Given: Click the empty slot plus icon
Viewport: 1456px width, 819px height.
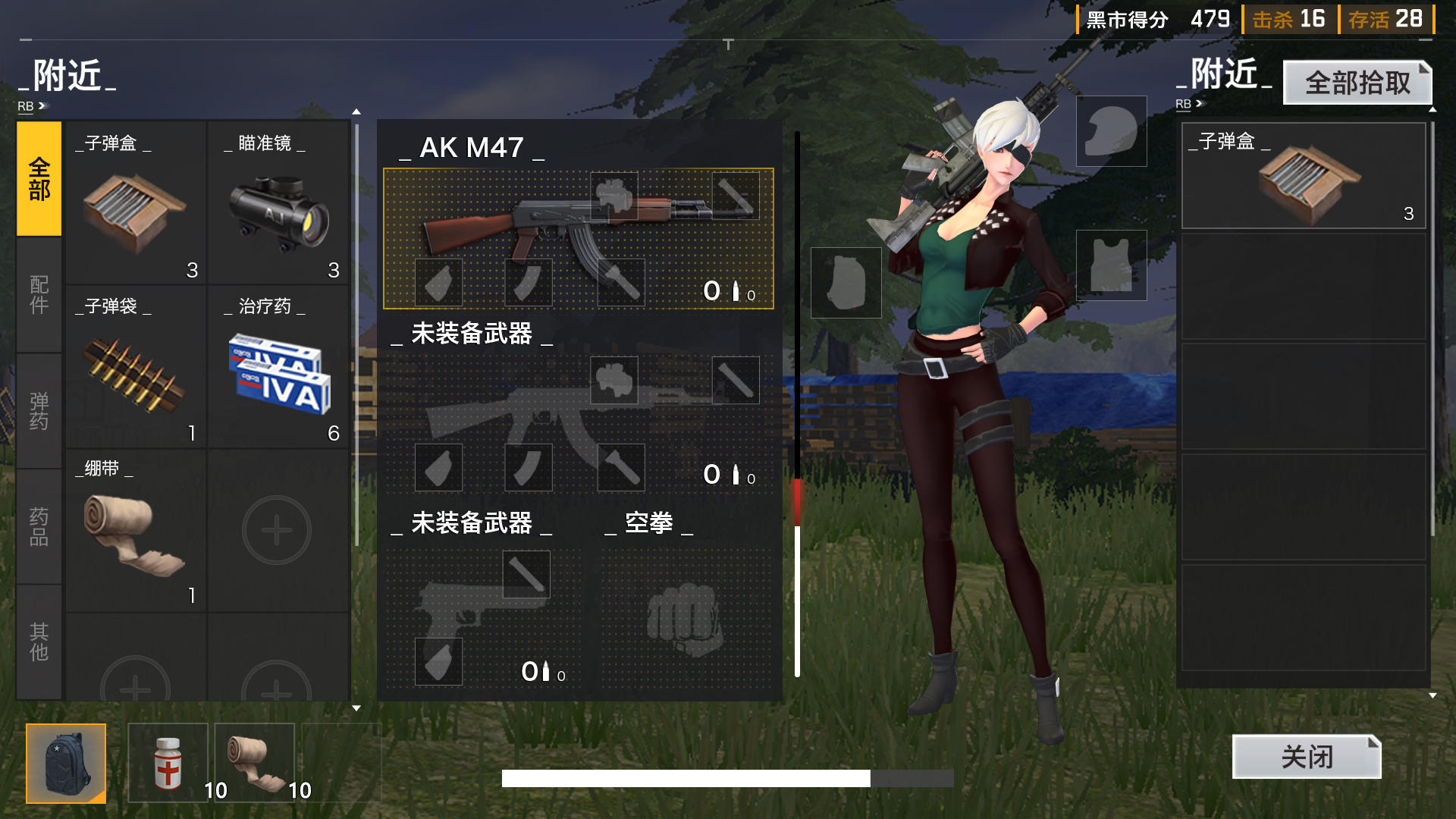Looking at the screenshot, I should click(x=278, y=529).
